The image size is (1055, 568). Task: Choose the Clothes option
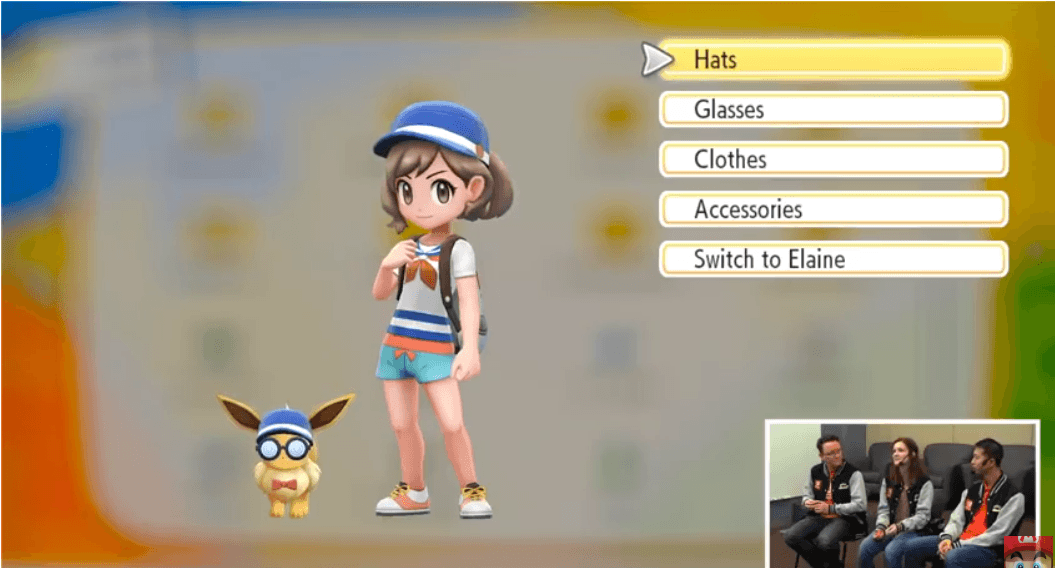coord(833,159)
